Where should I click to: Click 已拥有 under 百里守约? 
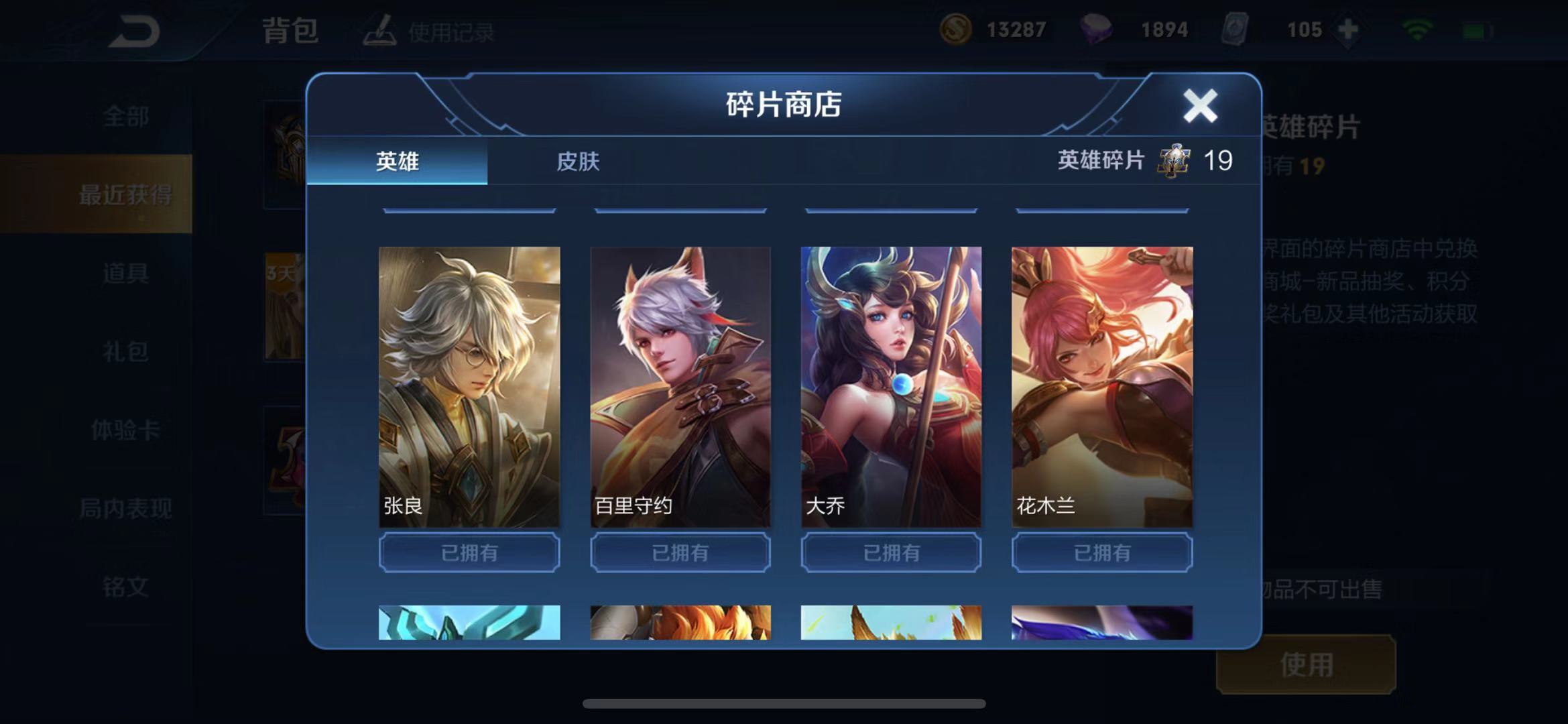pos(679,552)
